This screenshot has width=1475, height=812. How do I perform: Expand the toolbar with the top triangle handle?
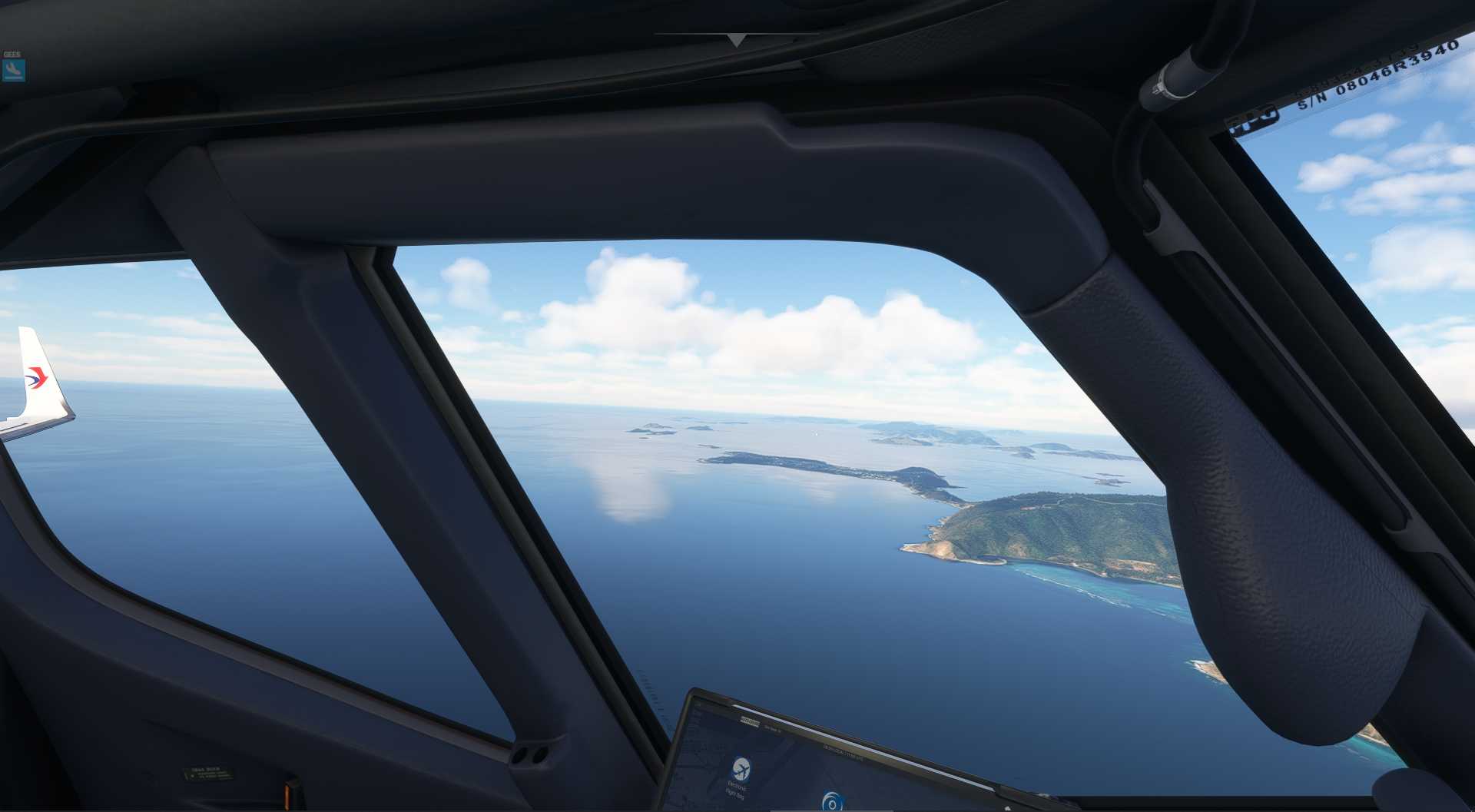click(736, 40)
